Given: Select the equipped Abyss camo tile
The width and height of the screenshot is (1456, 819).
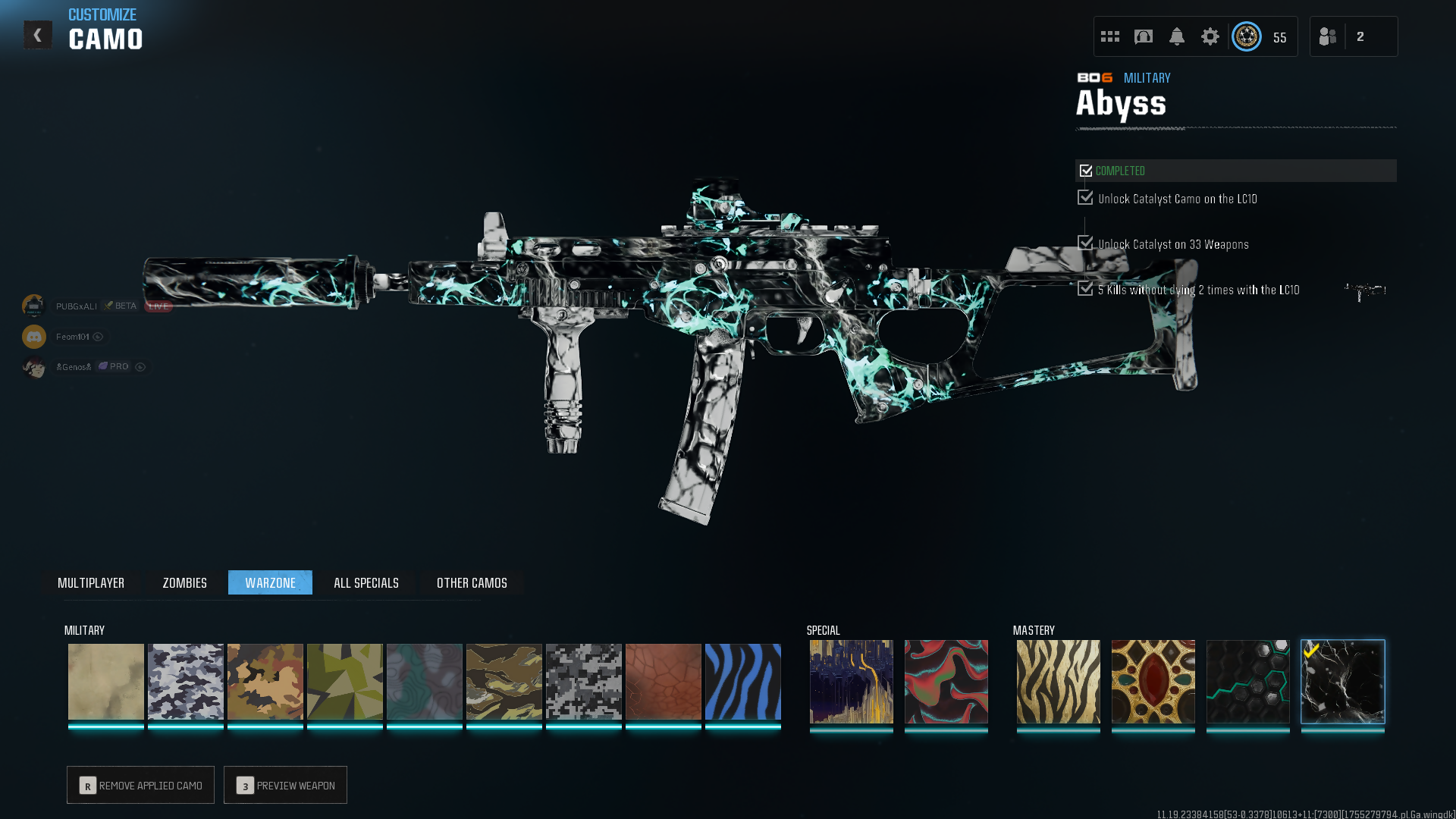Looking at the screenshot, I should click(x=1342, y=682).
